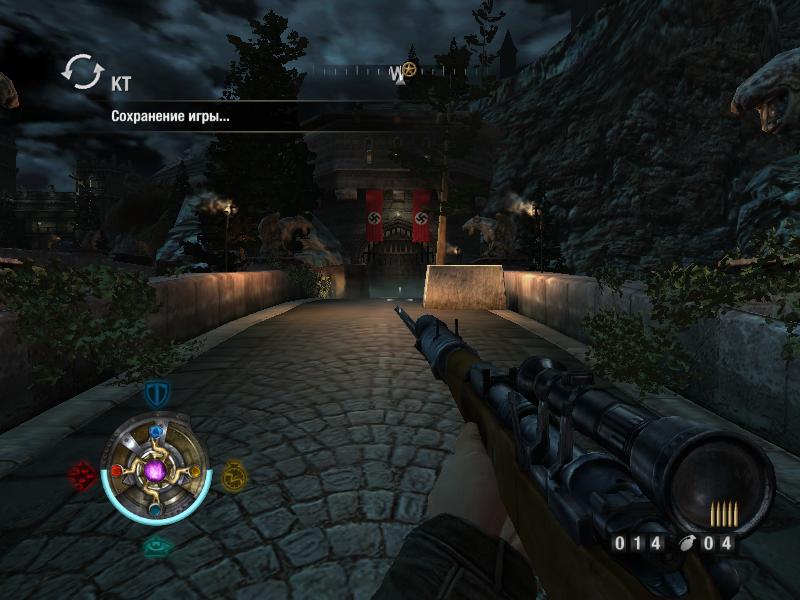This screenshot has height=600, width=800.
Task: Choose the yellow stopwatch Mire power
Action: 233,473
